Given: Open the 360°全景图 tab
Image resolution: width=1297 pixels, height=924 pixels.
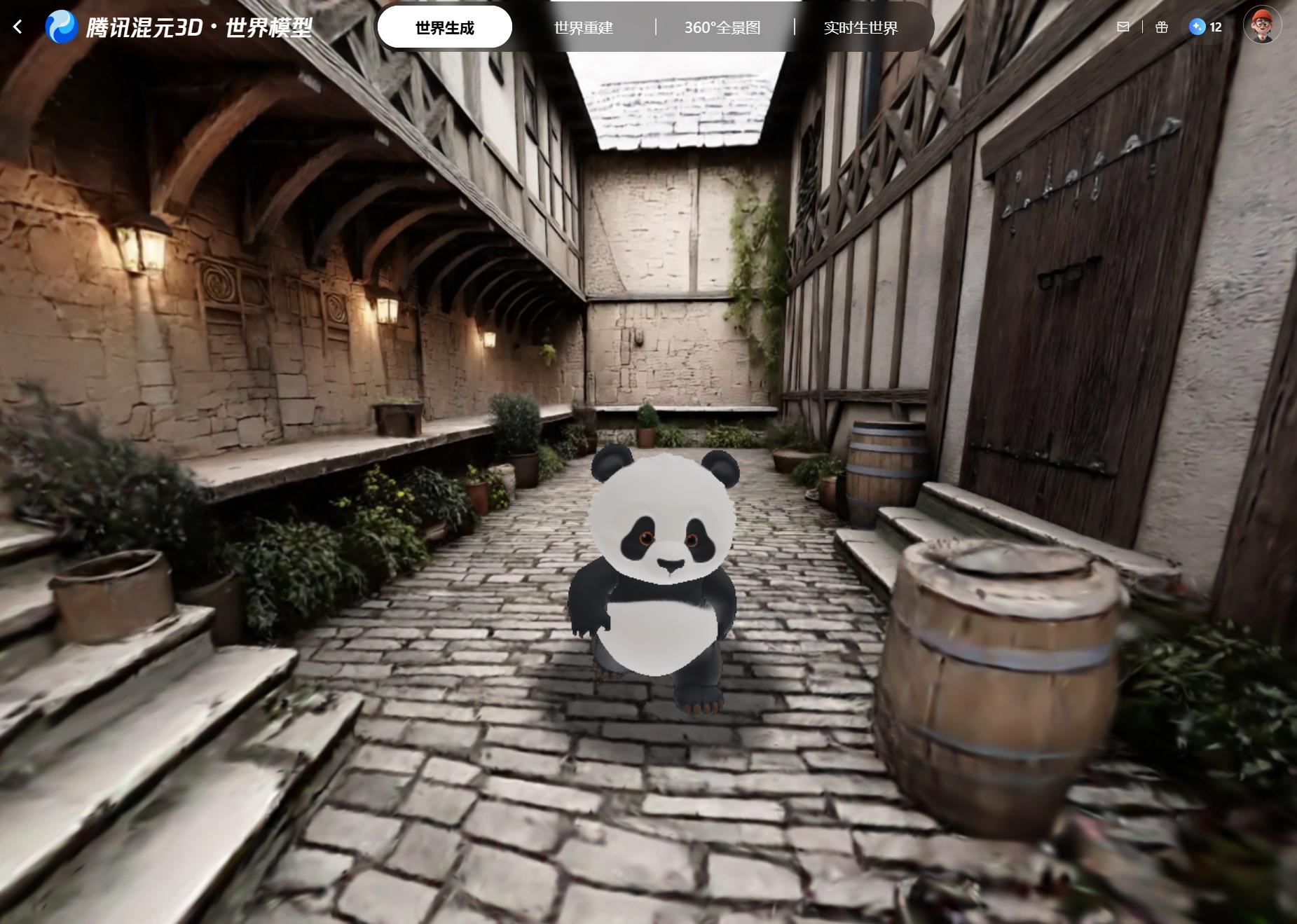Looking at the screenshot, I should pos(722,28).
